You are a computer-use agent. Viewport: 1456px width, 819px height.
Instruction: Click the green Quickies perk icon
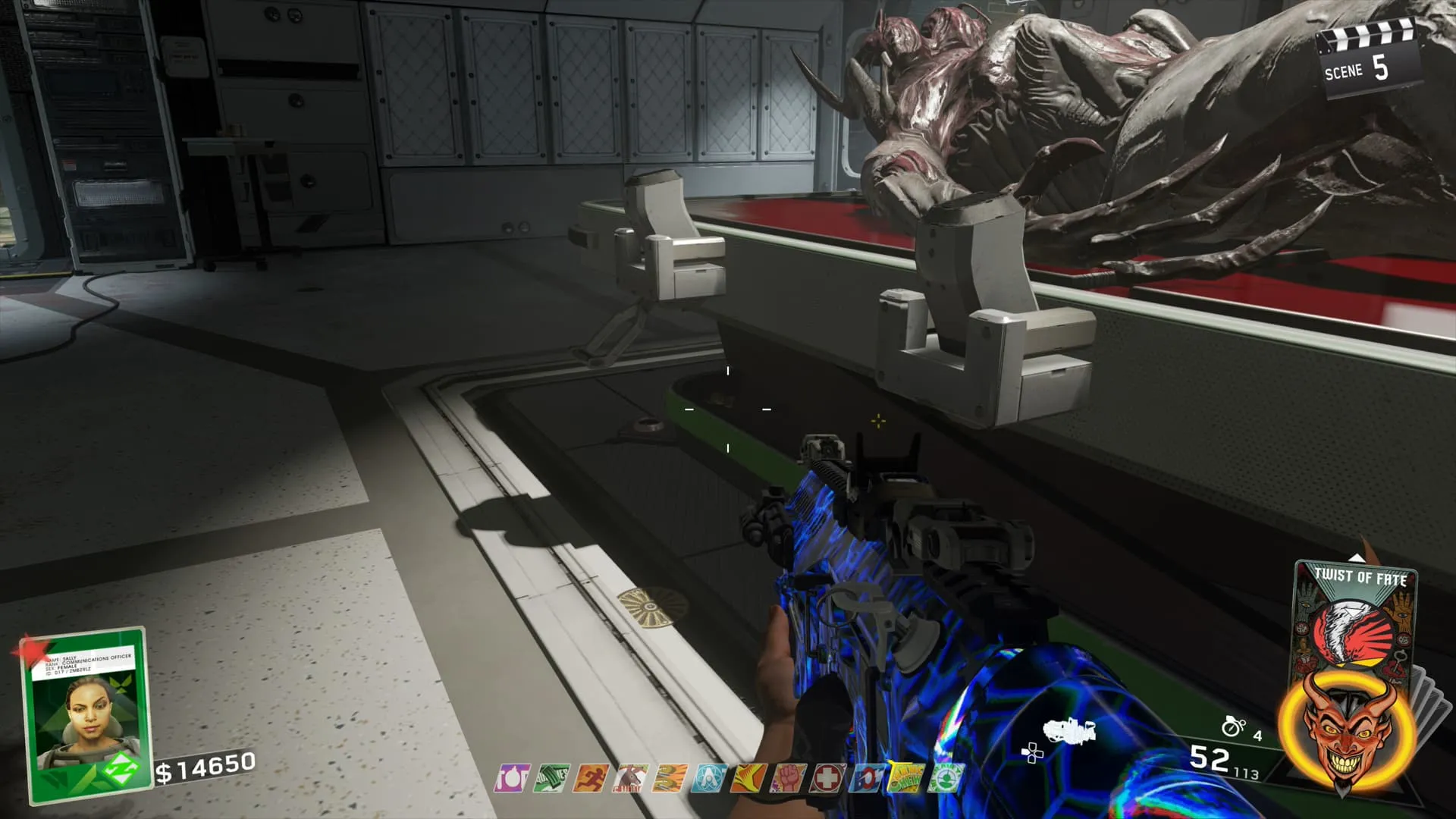point(551,778)
